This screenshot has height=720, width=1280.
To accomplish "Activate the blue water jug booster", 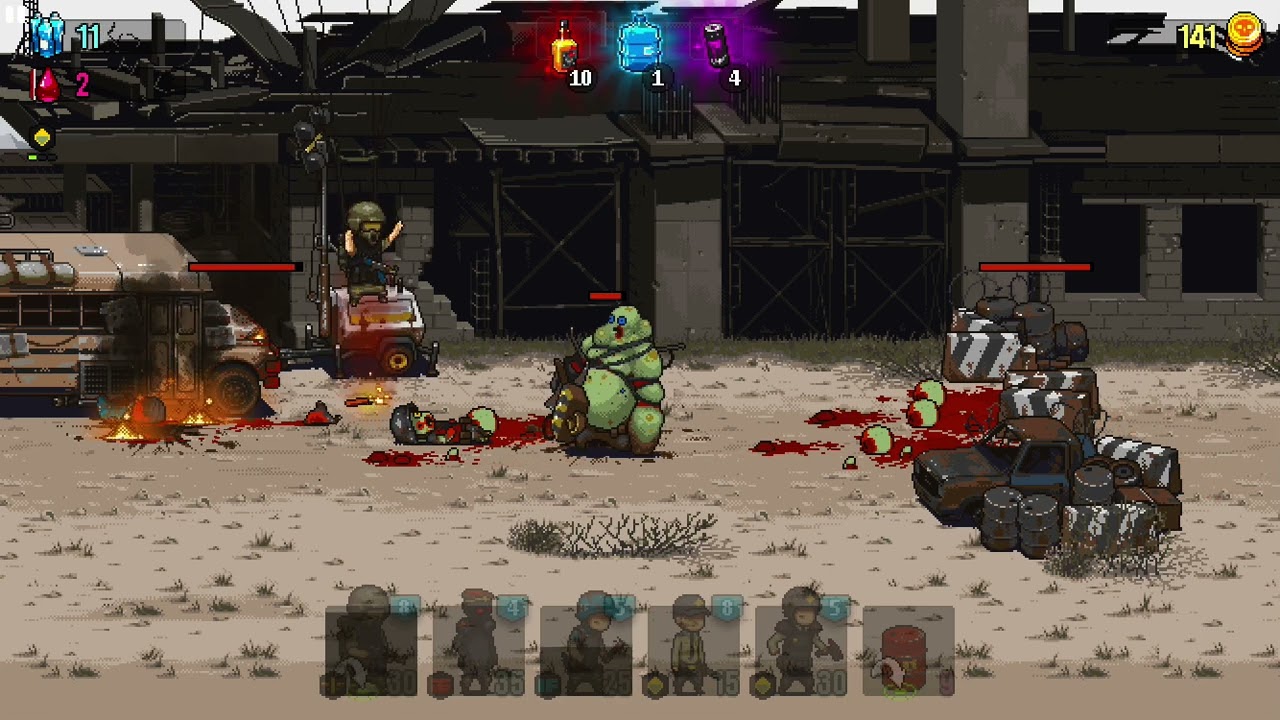I will point(639,46).
